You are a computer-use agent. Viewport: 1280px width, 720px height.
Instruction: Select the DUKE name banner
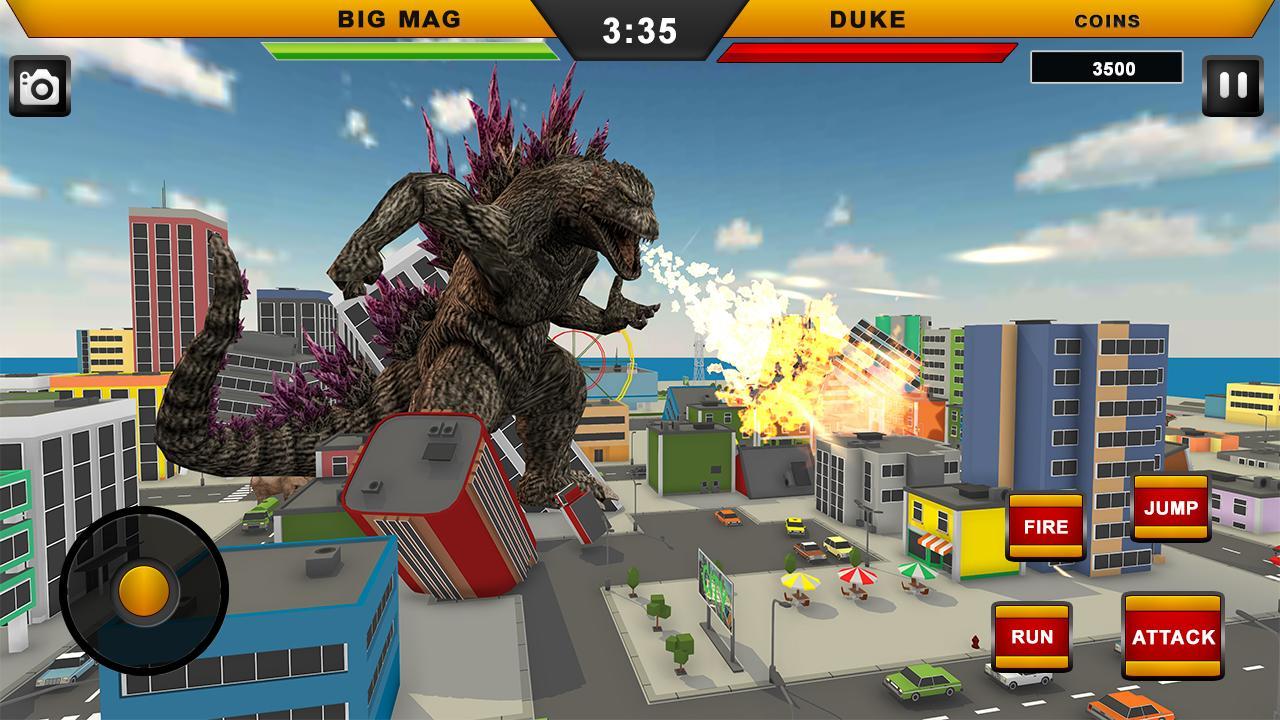(x=866, y=18)
